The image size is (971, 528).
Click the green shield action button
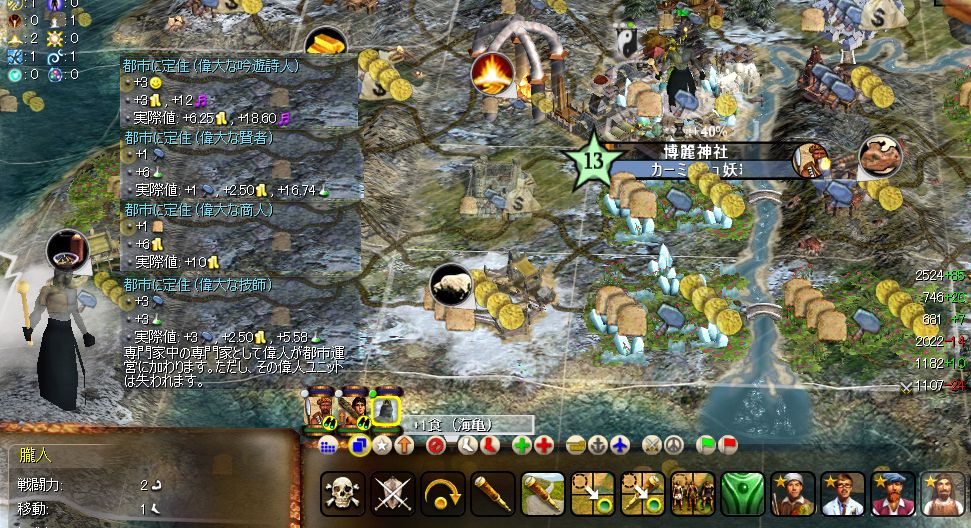742,493
